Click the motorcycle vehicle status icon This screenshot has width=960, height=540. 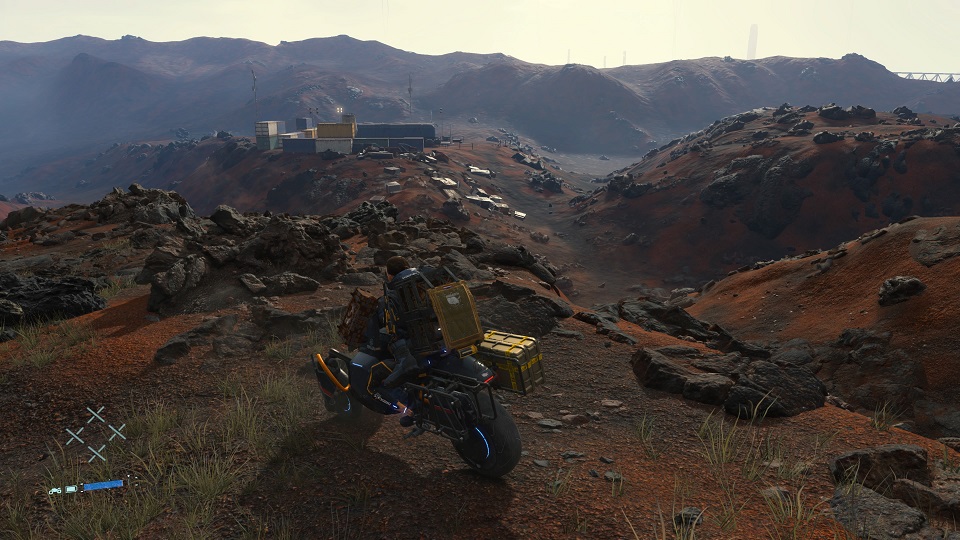(56, 490)
